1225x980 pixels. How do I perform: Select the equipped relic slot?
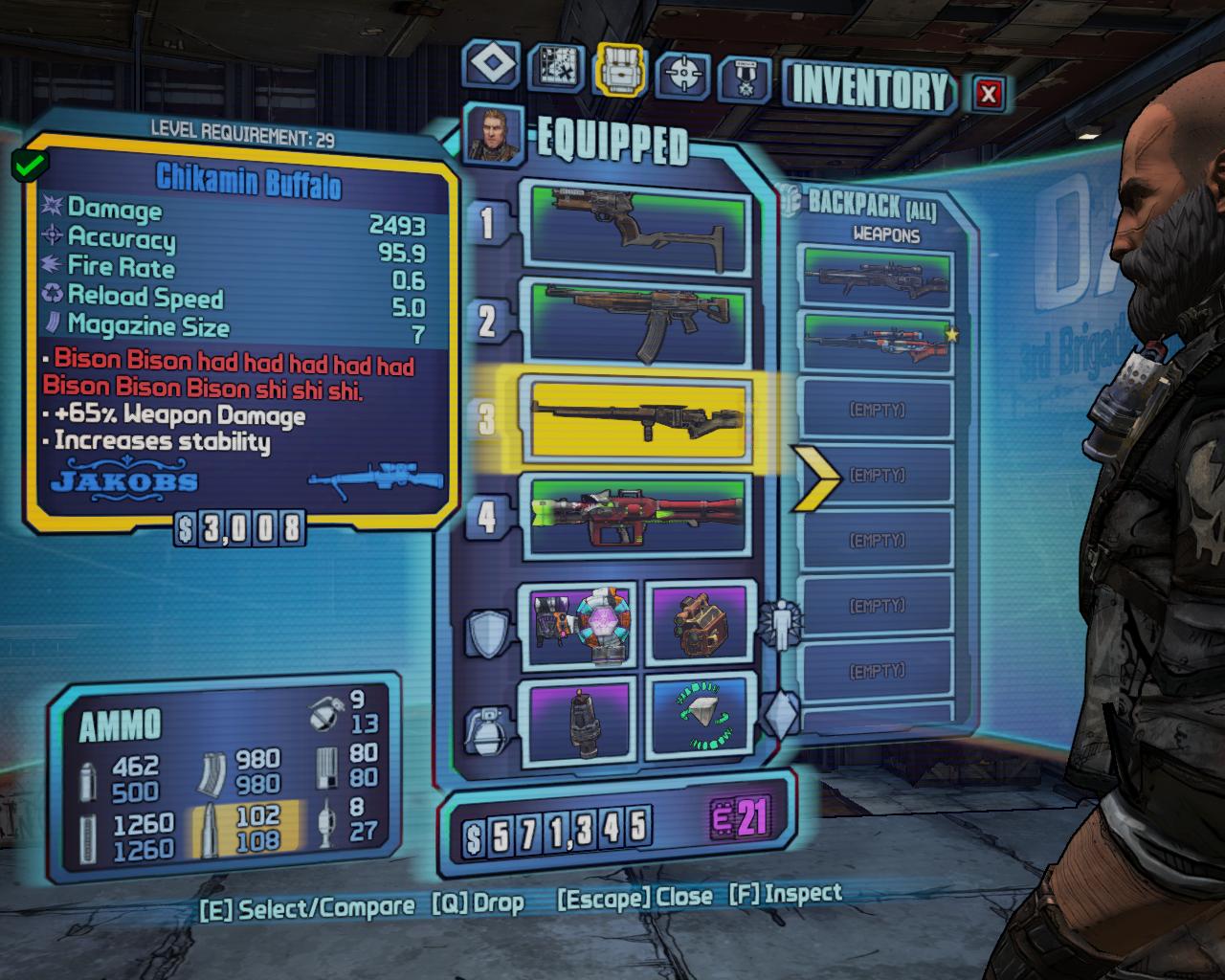point(701,720)
